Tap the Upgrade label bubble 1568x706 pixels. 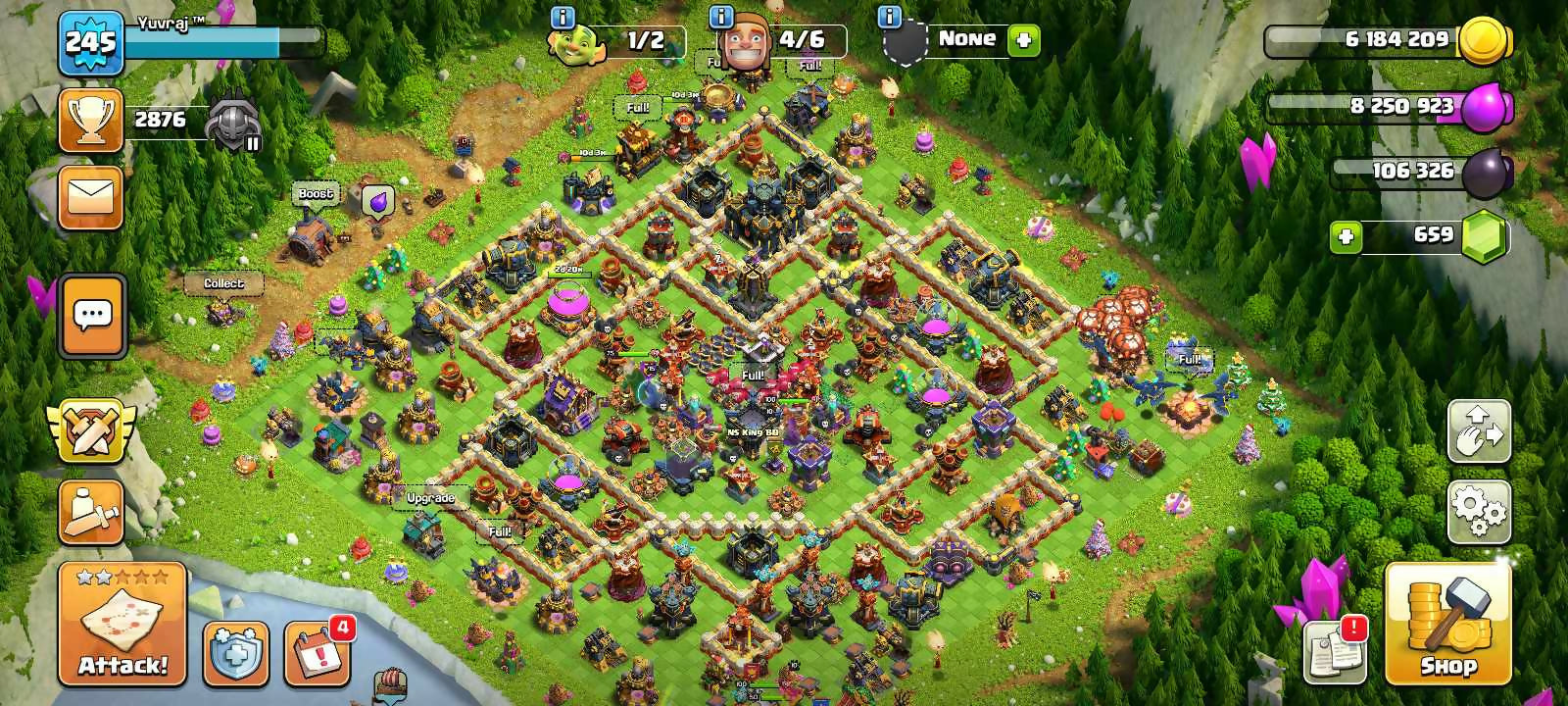430,498
